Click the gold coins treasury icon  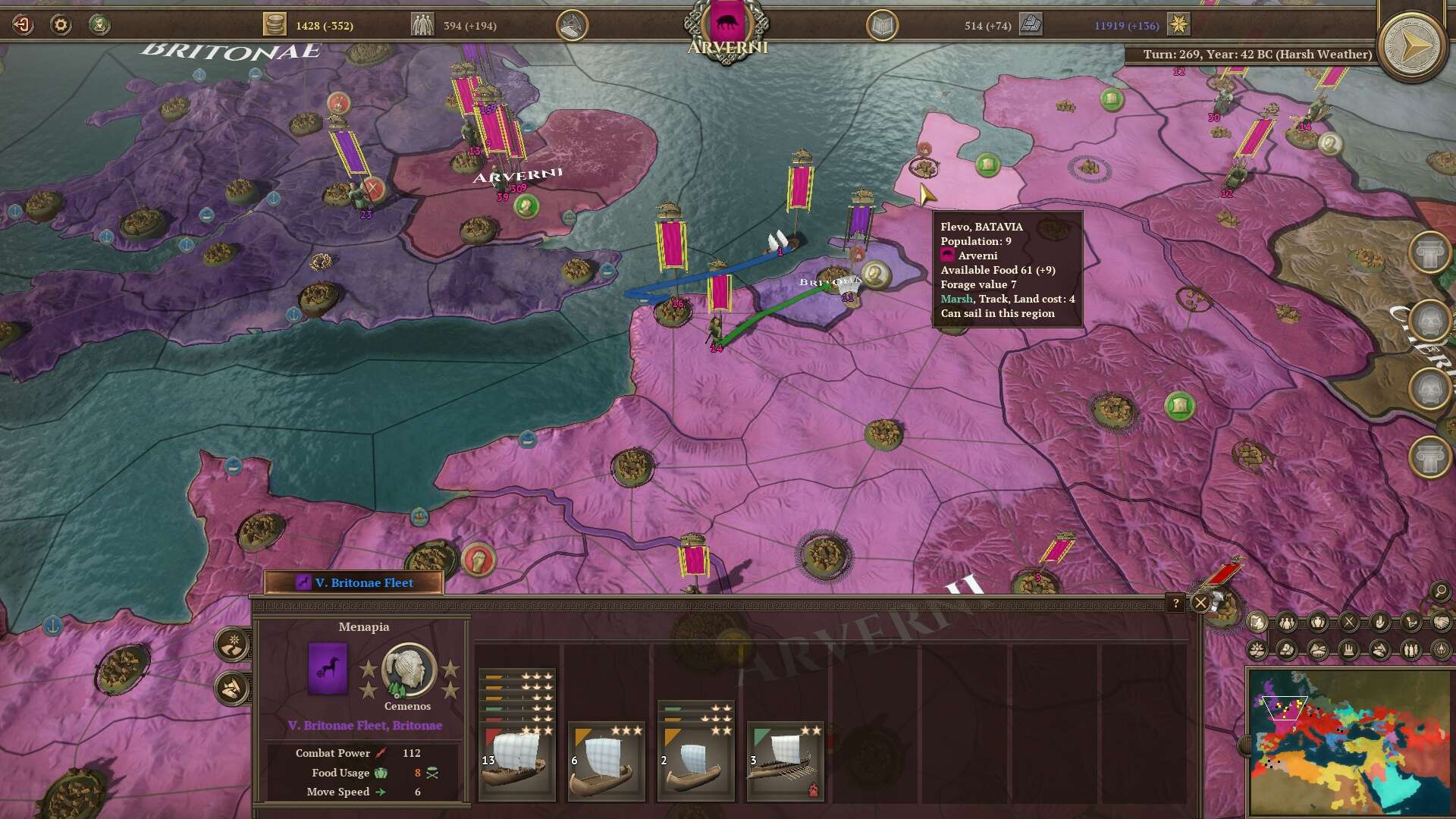point(275,25)
